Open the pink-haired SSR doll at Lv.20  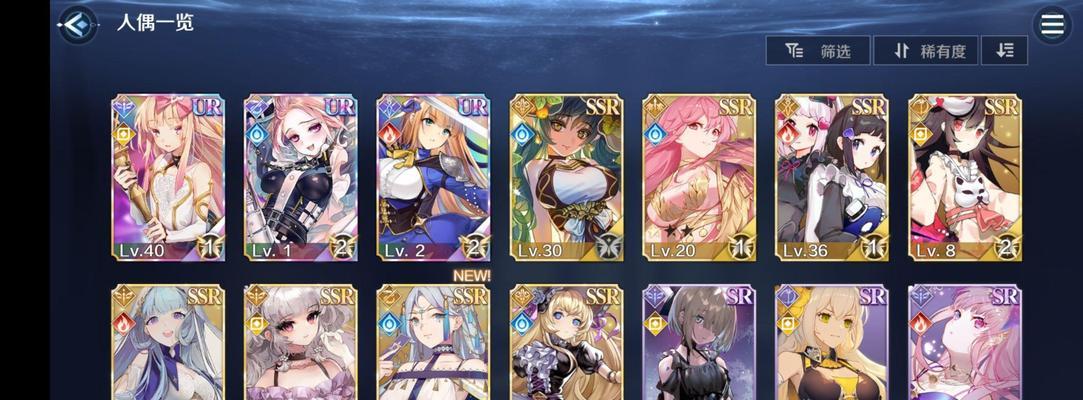699,177
